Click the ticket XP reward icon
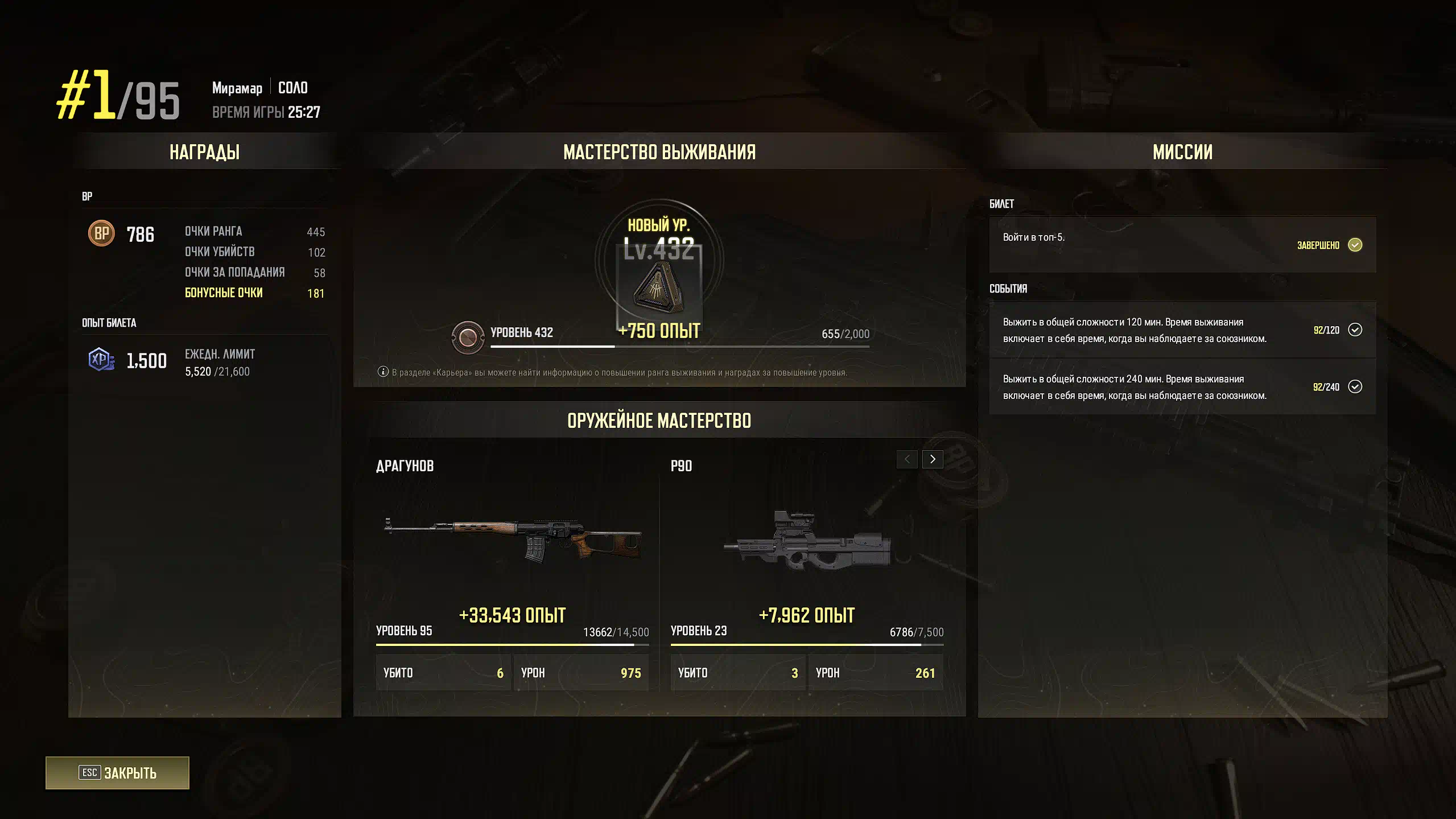1456x819 pixels. tap(101, 360)
